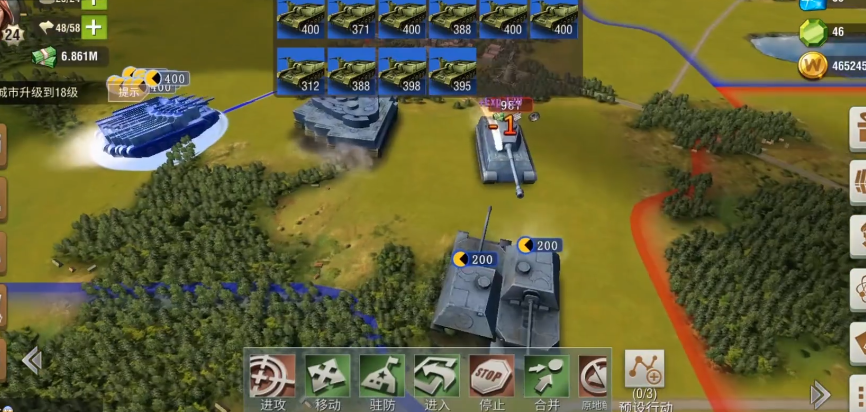Expand the right side panel arrow
Viewport: 866px width, 412px height.
coord(820,393)
